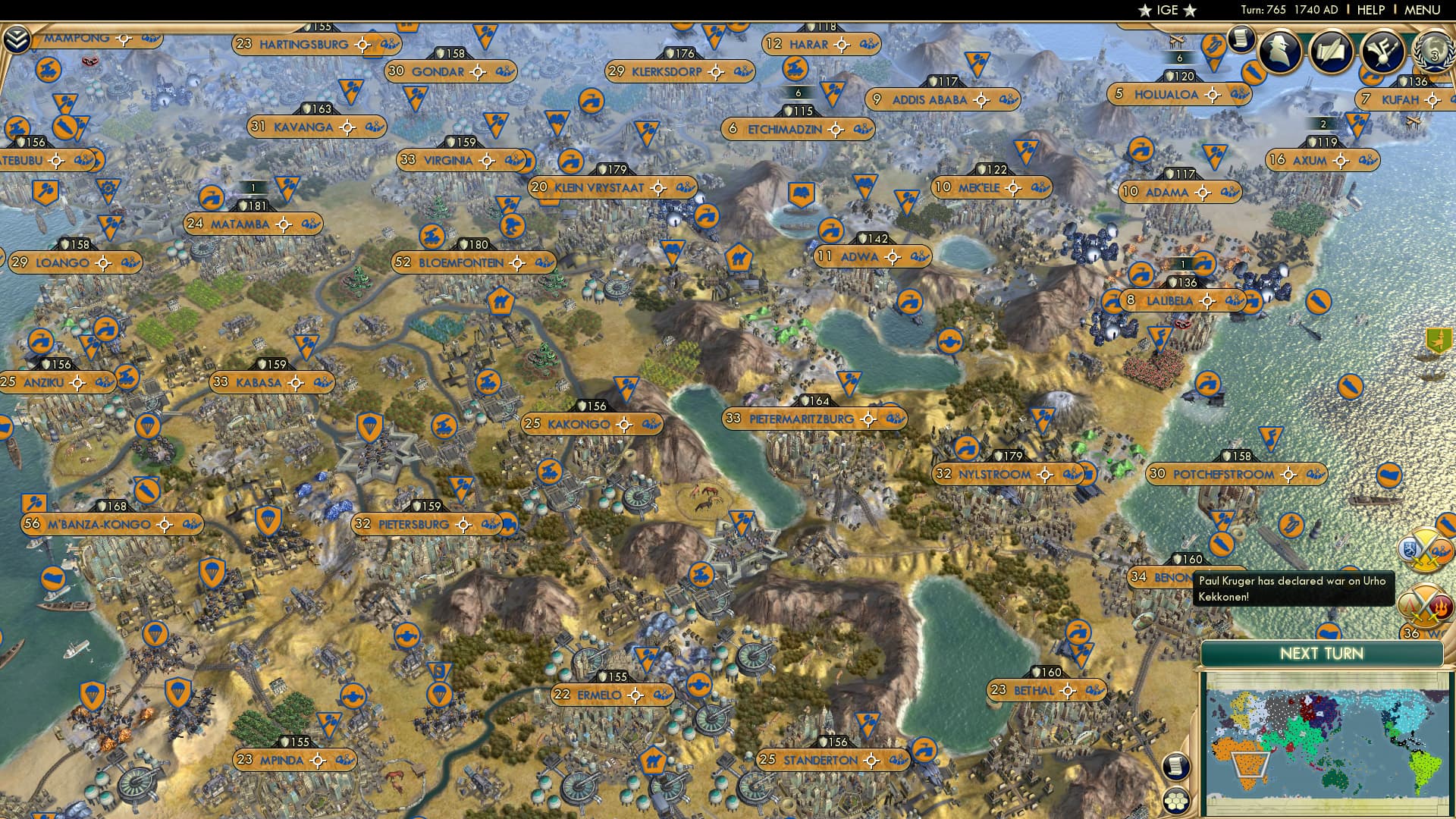This screenshot has height=819, width=1456.
Task: Select the anchor unit icon near Mampong
Action: (47, 71)
